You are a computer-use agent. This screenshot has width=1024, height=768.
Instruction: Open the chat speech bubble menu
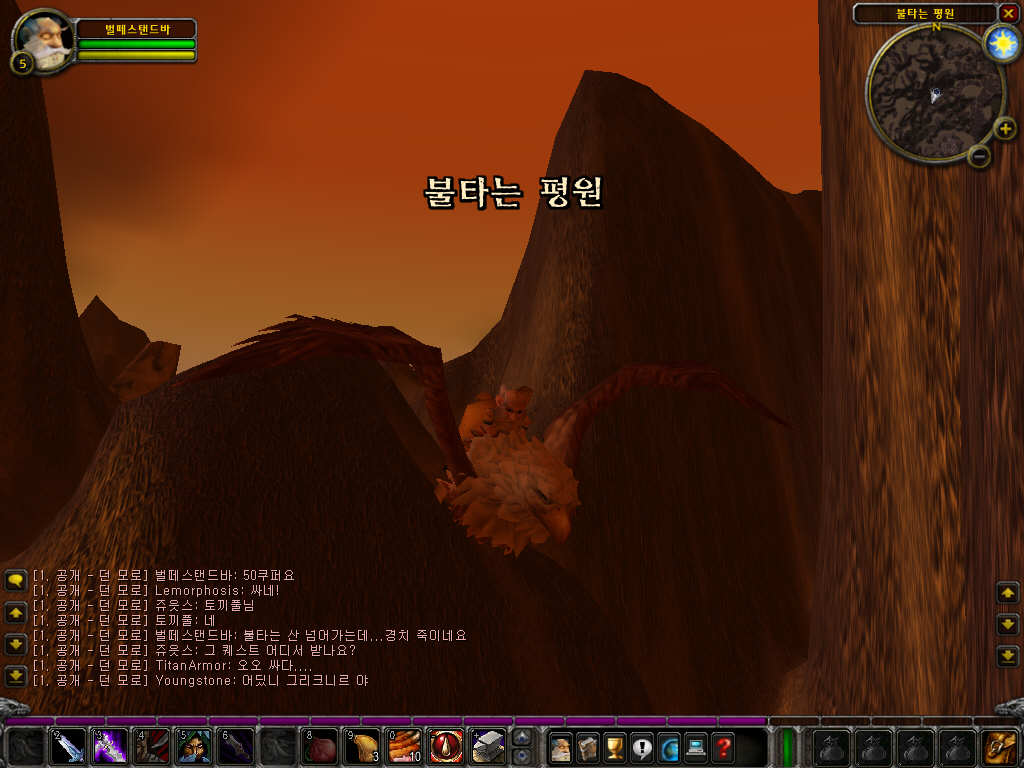[x=15, y=580]
